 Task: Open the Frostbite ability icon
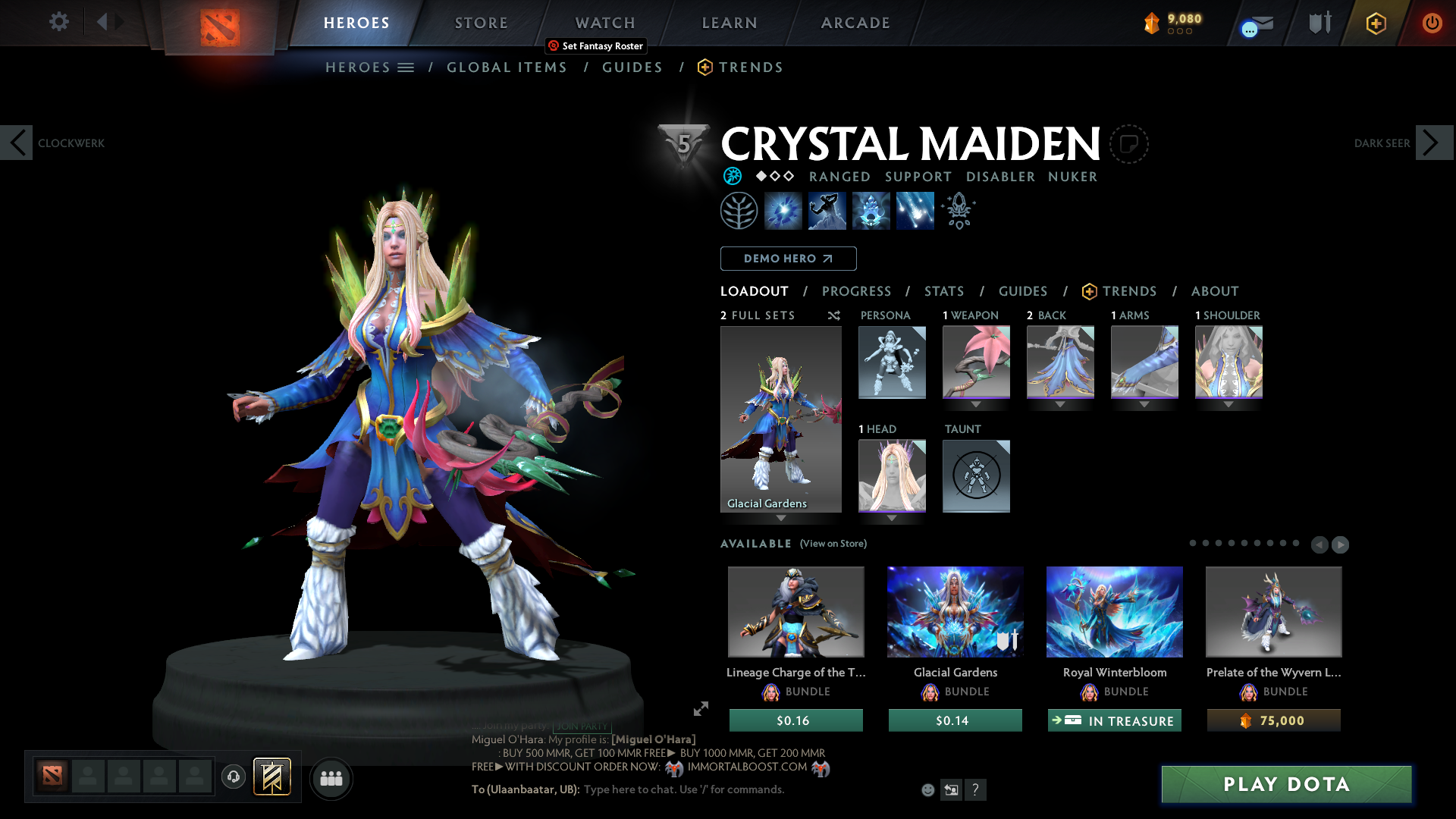871,210
